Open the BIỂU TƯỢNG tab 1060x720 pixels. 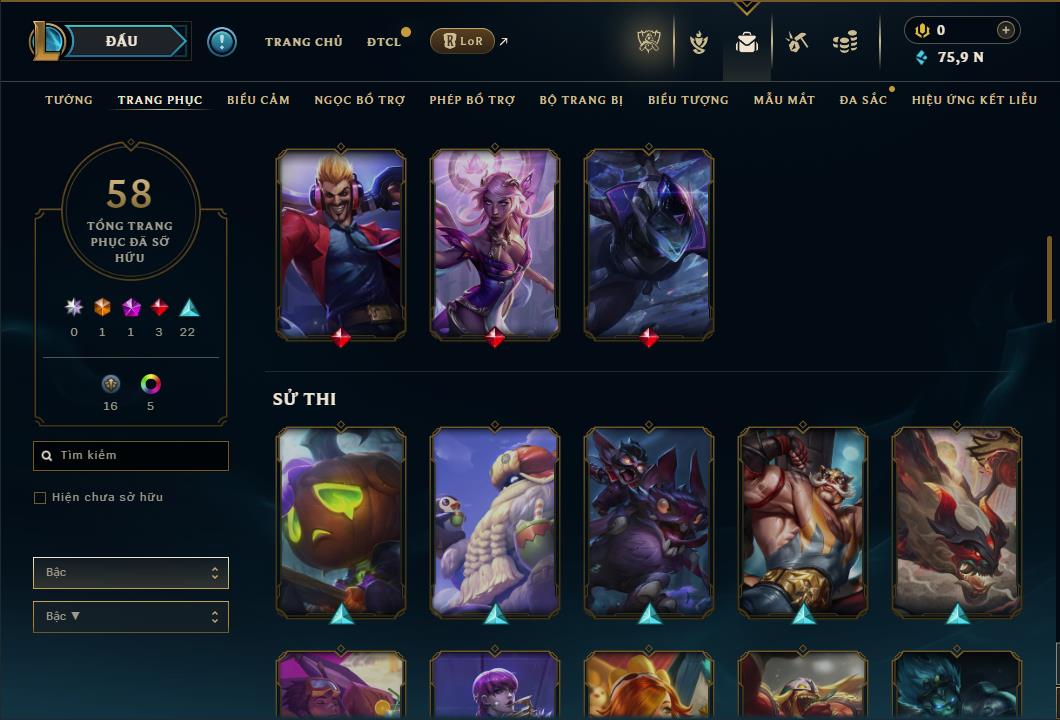tap(688, 100)
